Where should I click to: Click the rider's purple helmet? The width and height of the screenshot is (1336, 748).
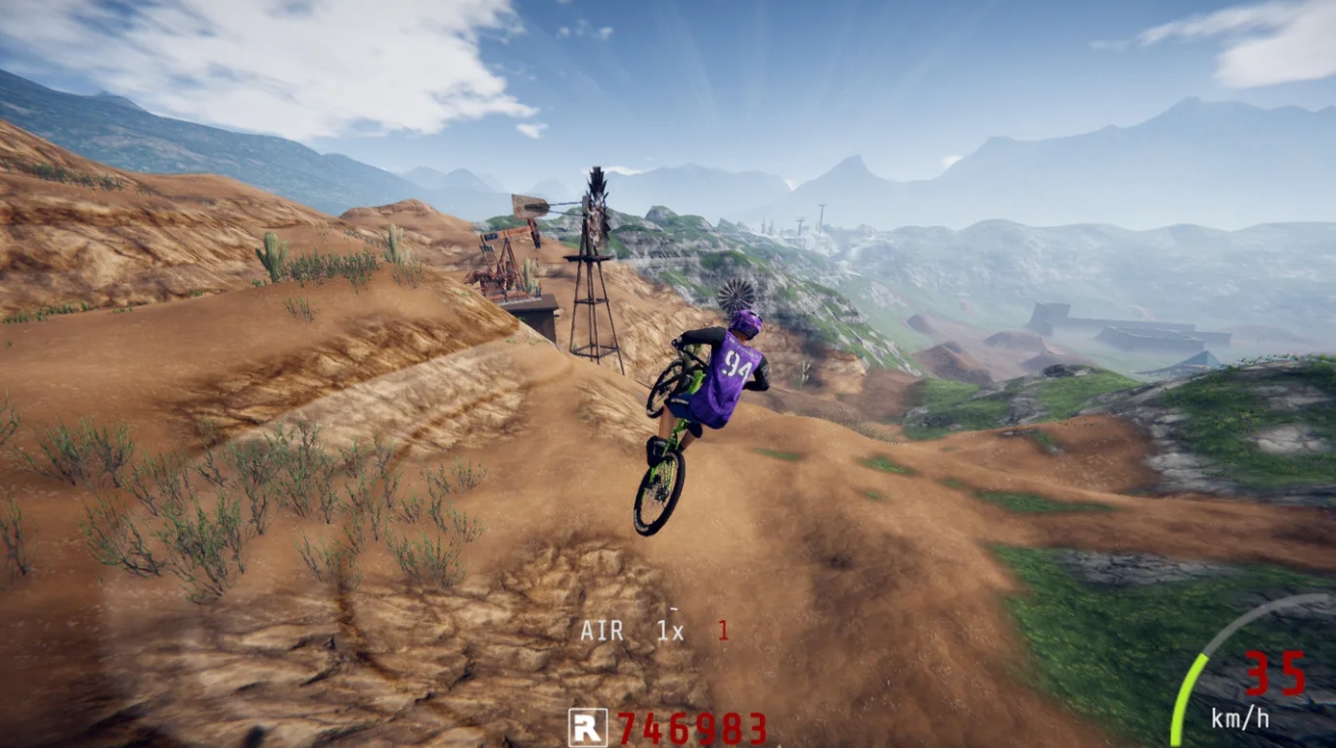tap(749, 322)
